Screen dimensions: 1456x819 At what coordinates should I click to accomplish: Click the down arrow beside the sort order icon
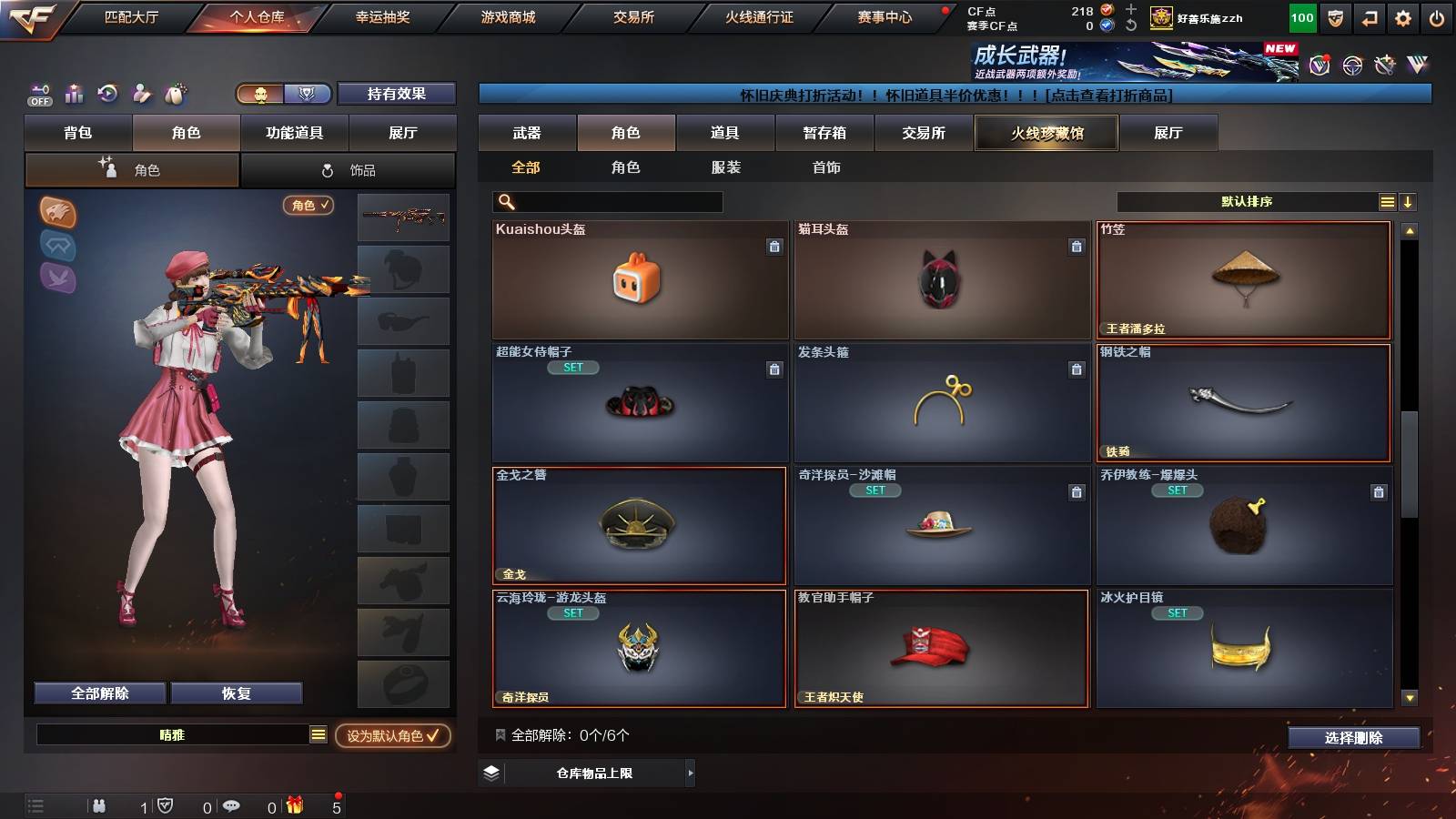click(x=1409, y=201)
